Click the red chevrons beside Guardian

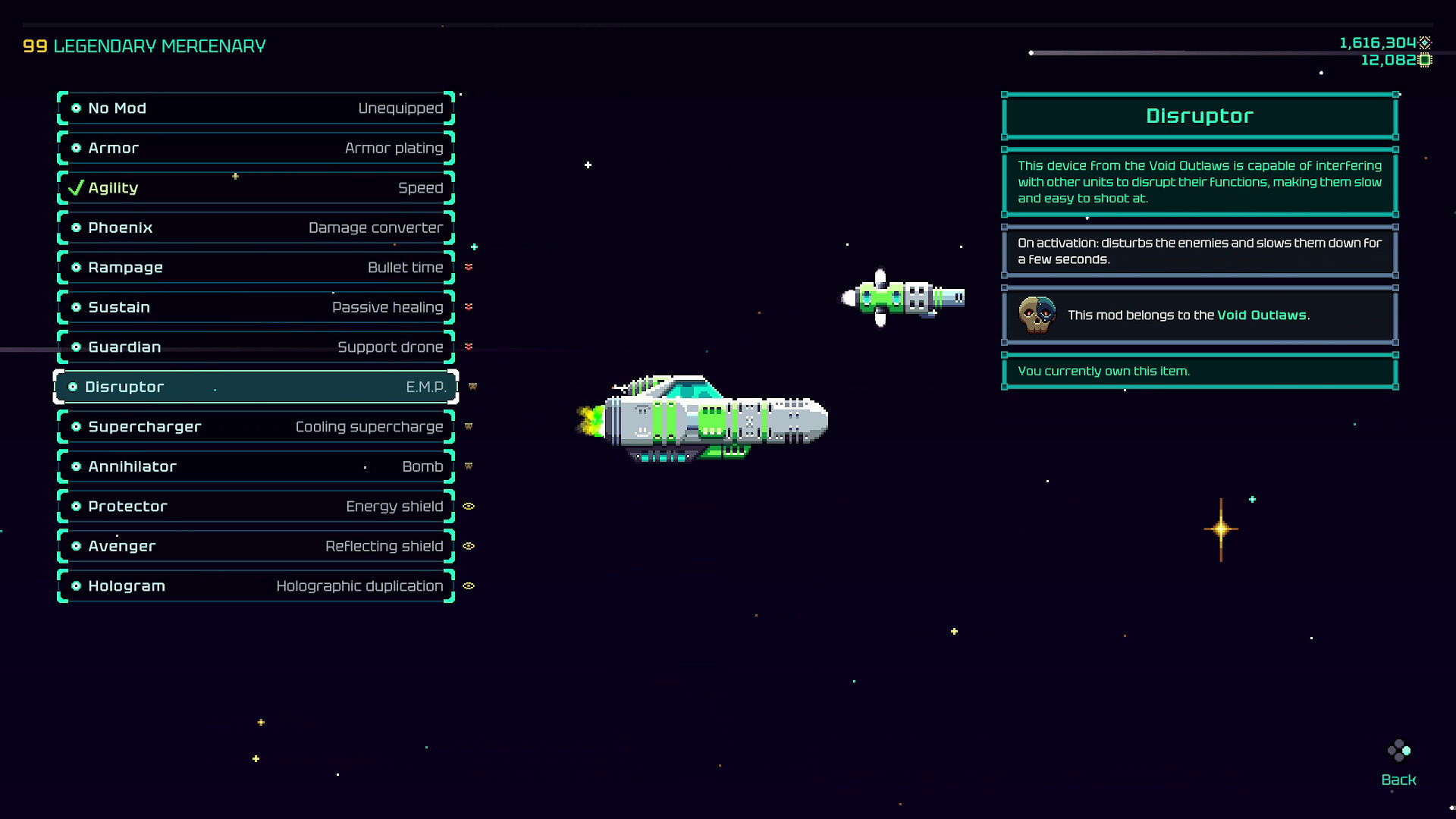[x=469, y=347]
